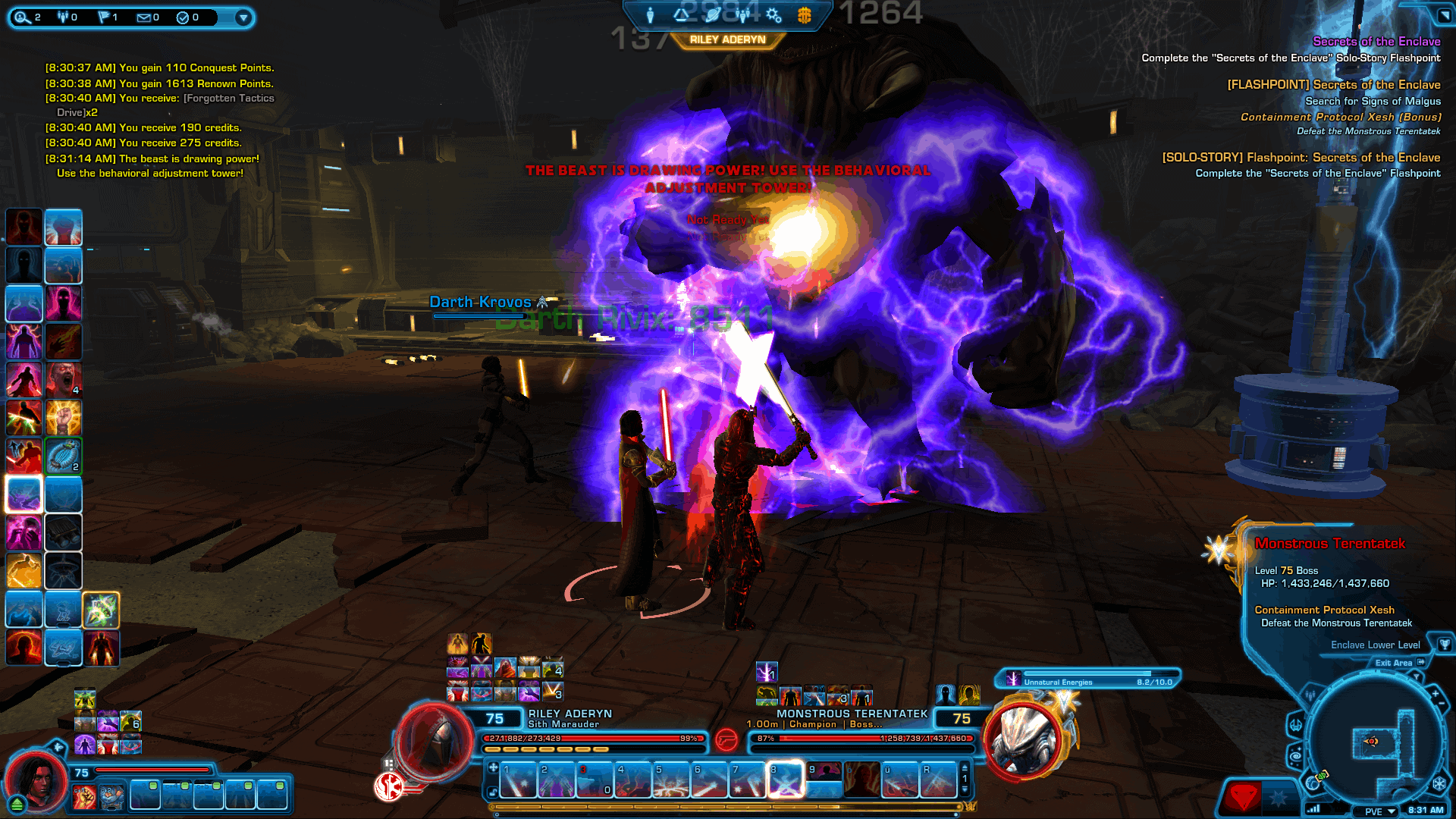The image size is (1456, 819).
Task: Open Group Finder via the triangle icon
Action: click(680, 14)
